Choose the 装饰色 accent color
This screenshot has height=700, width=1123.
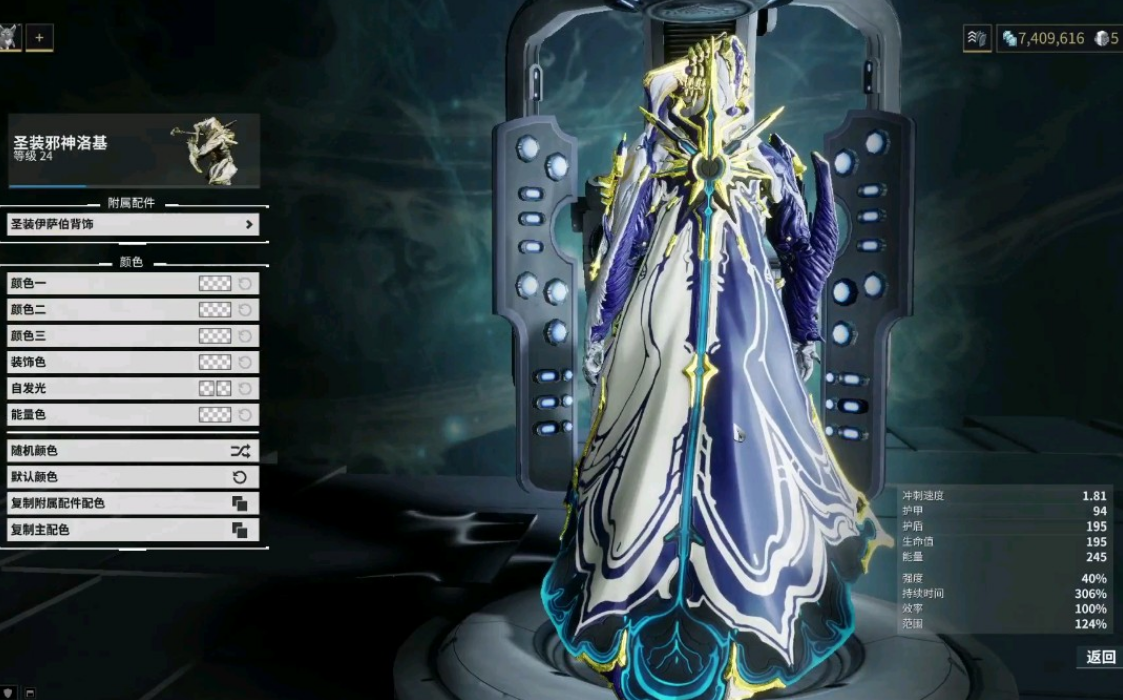[214, 362]
